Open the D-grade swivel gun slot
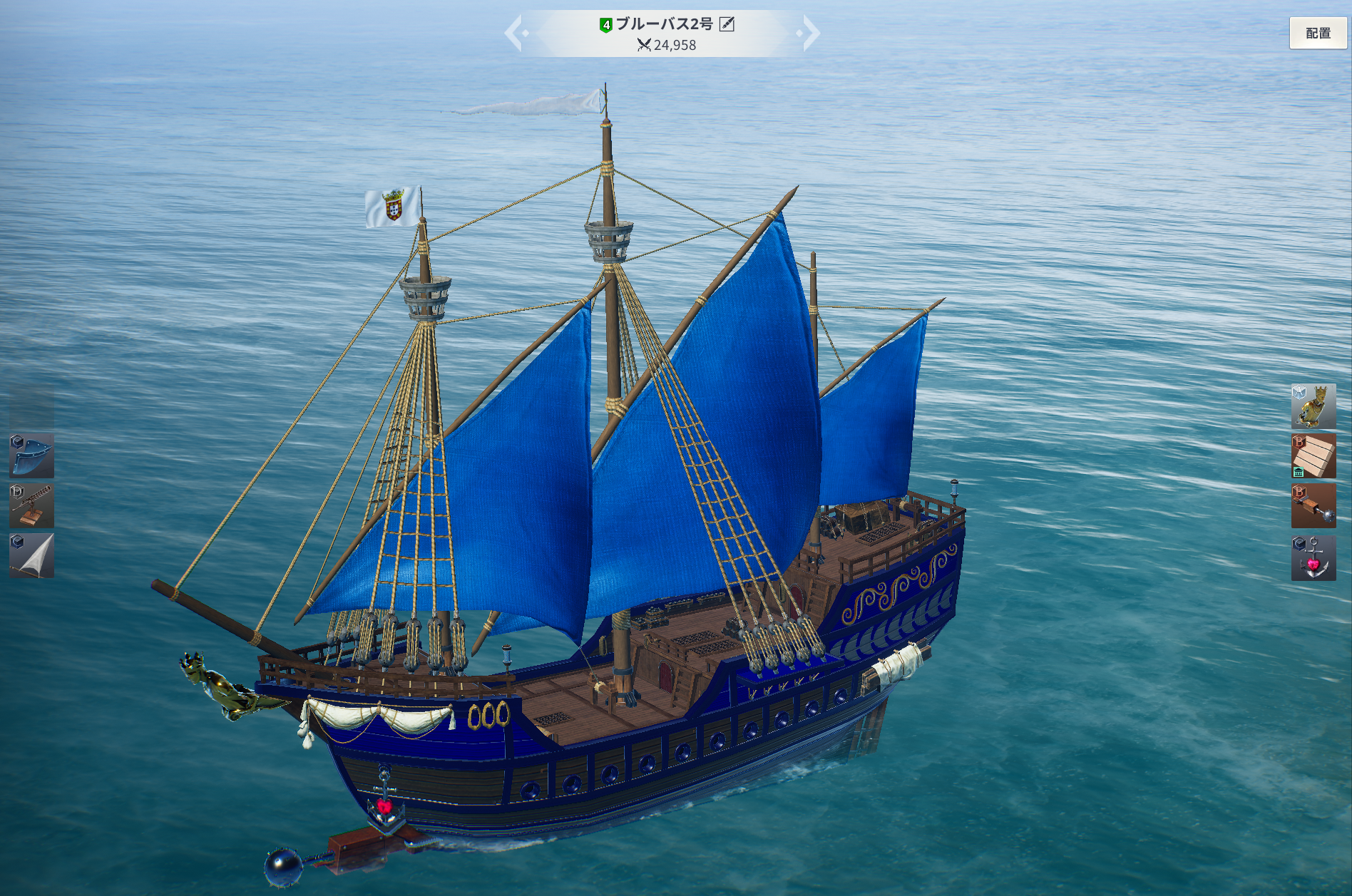This screenshot has width=1352, height=896. coord(31,505)
